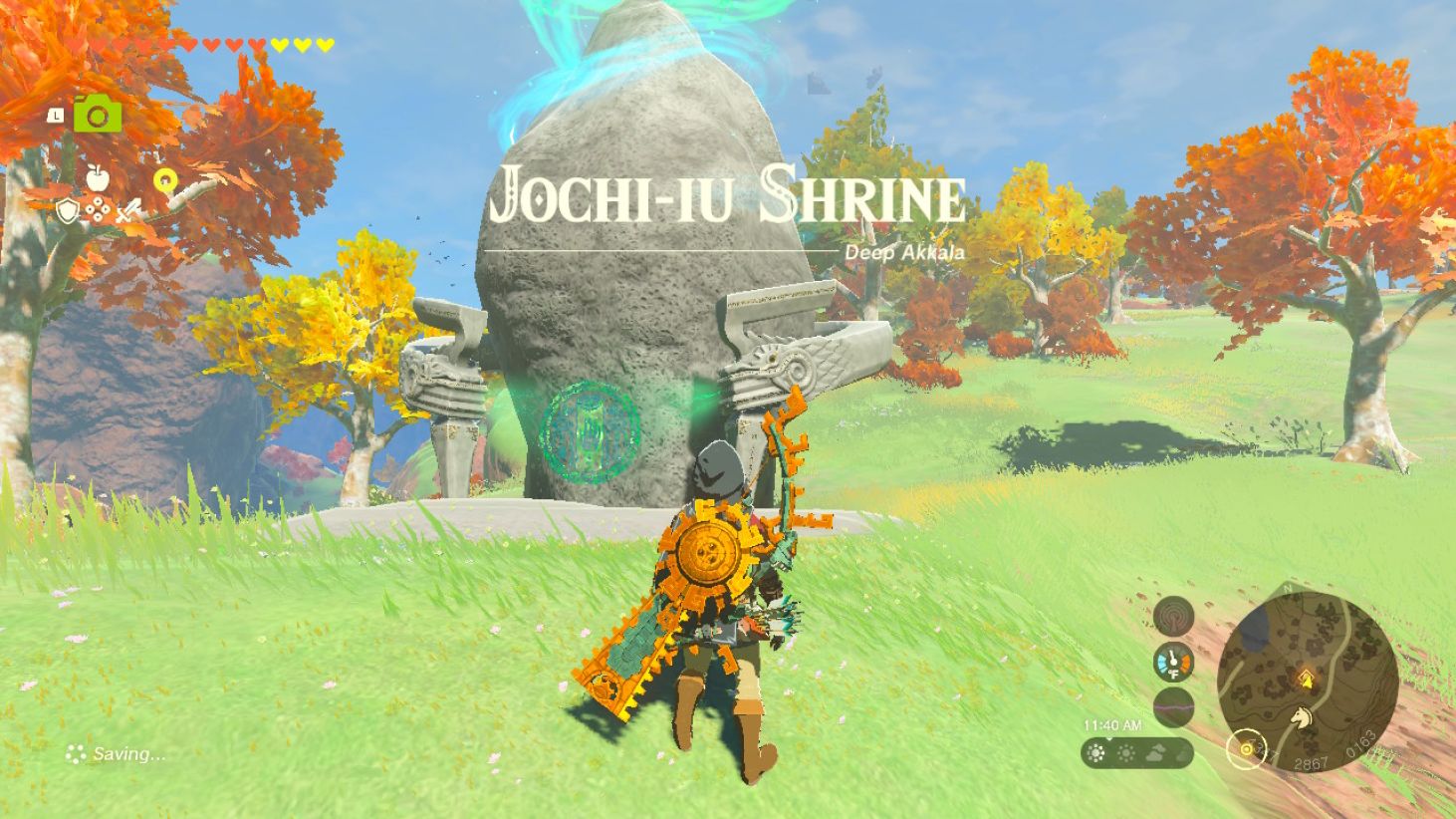Click the green camera ability icon

coord(98,115)
